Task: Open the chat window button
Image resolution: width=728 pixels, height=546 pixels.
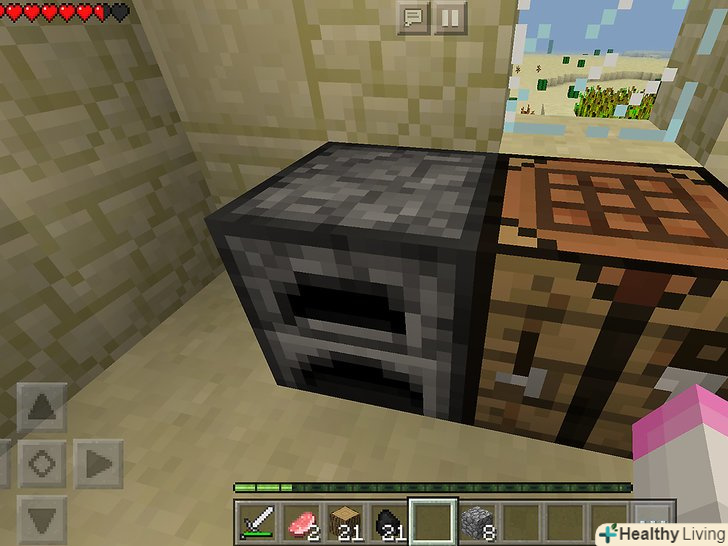Action: [x=413, y=17]
